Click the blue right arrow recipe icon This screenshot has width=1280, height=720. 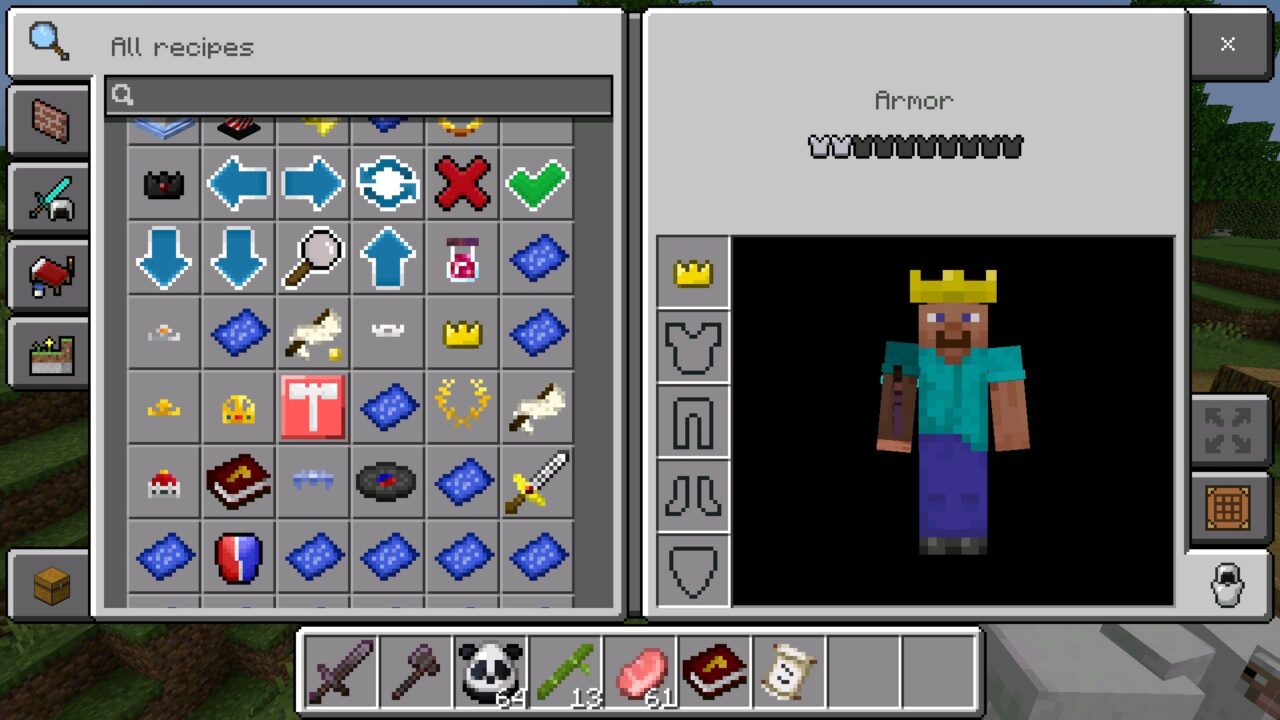tap(312, 183)
